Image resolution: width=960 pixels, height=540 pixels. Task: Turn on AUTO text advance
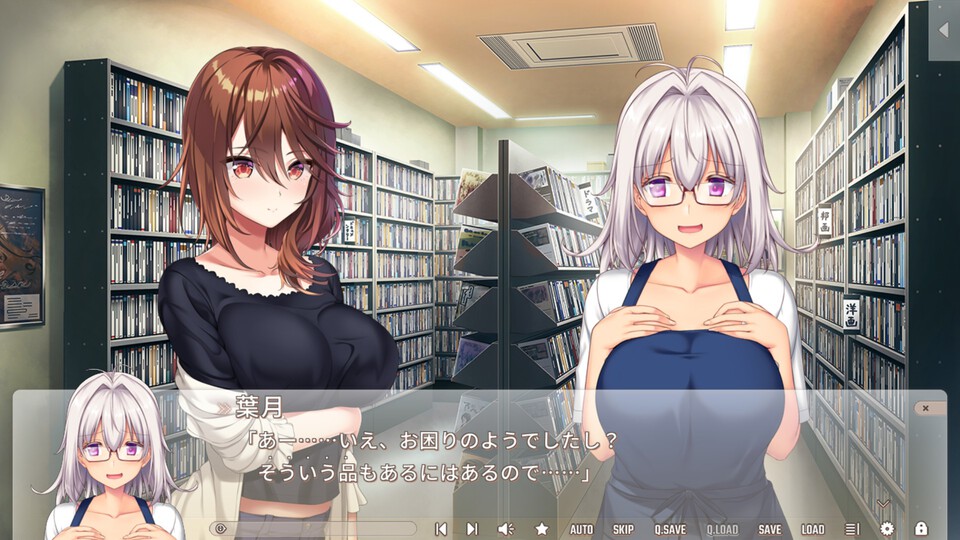pyautogui.click(x=581, y=529)
